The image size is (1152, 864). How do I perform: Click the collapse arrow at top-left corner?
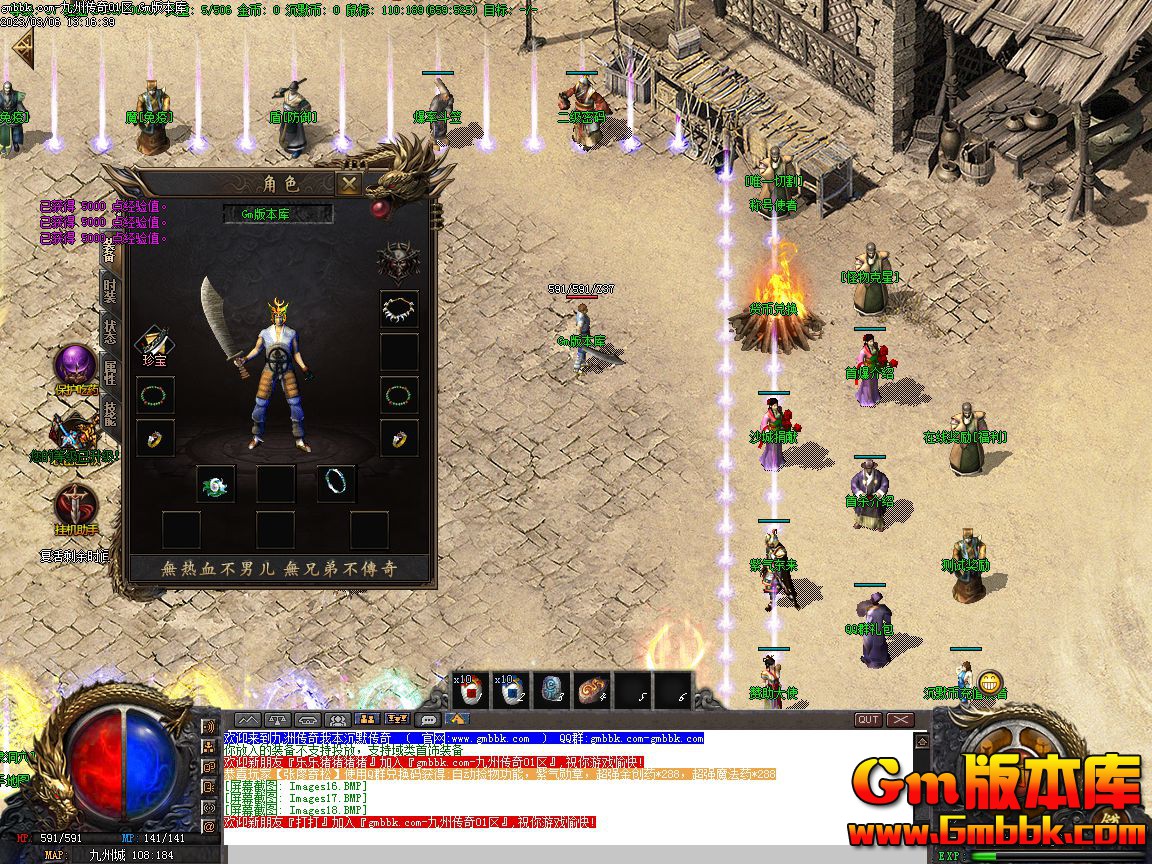pyautogui.click(x=22, y=50)
